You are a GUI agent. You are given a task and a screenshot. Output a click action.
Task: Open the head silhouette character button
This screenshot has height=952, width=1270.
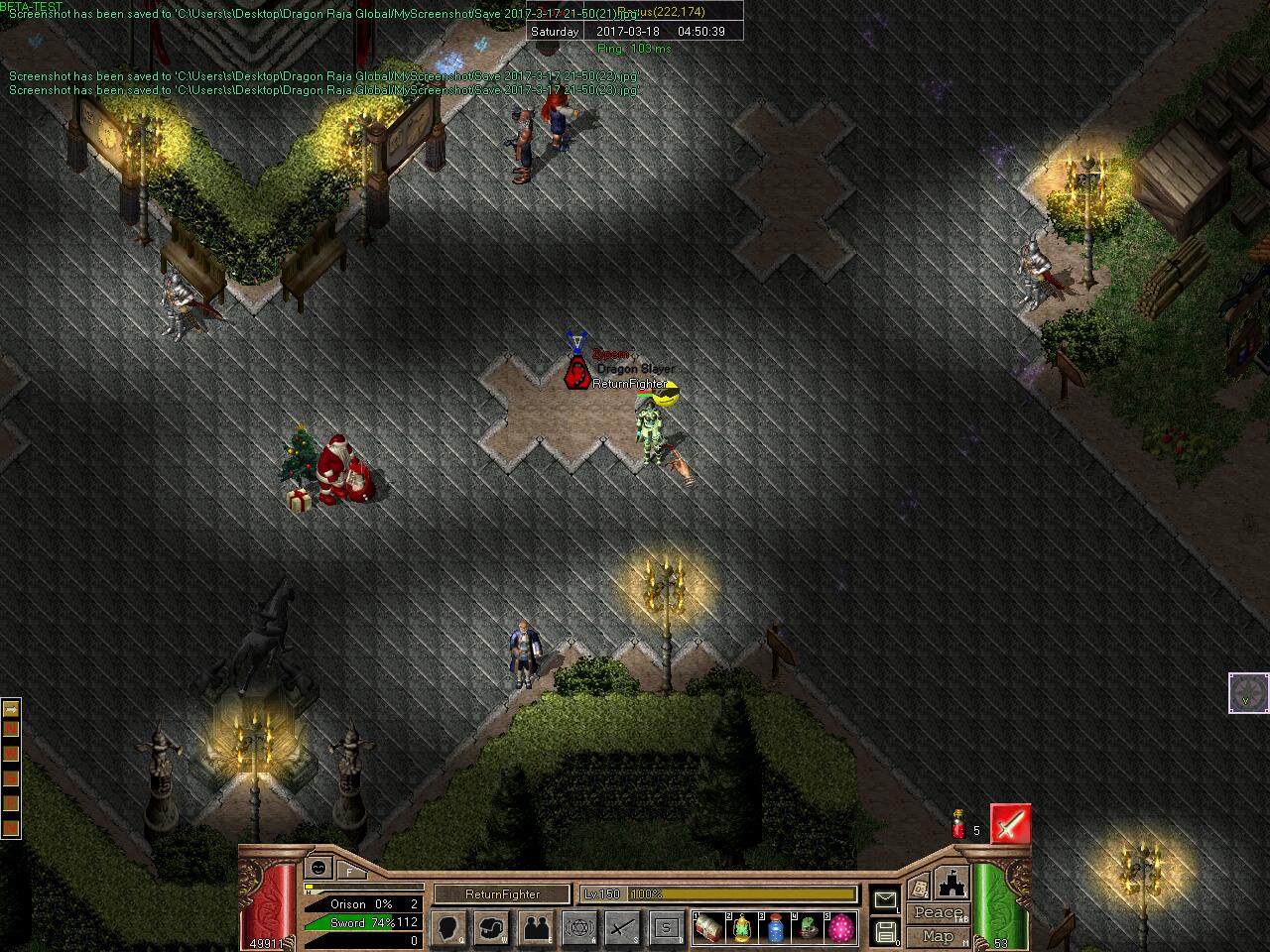(449, 928)
